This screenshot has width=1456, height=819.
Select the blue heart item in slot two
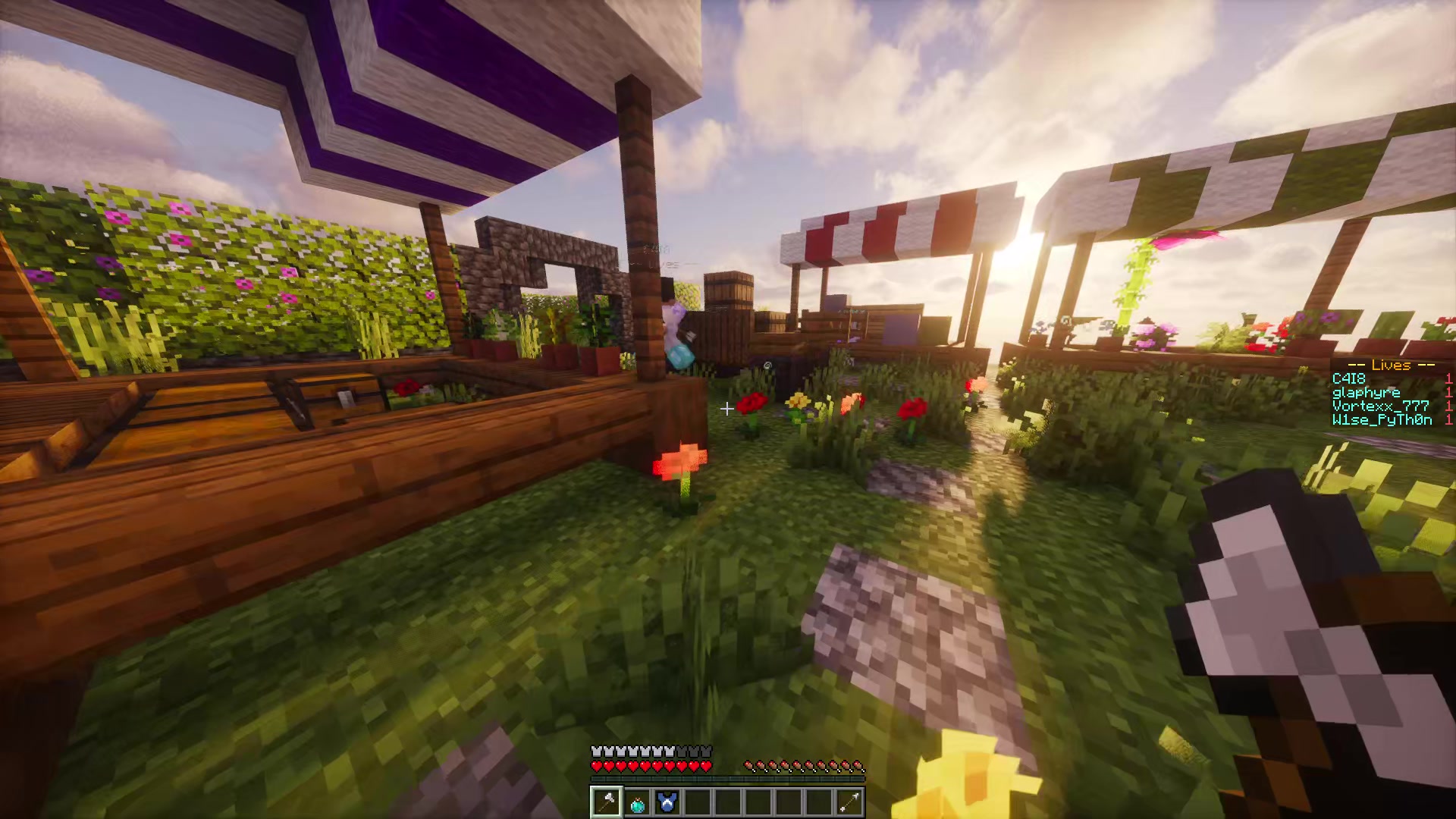click(x=636, y=802)
